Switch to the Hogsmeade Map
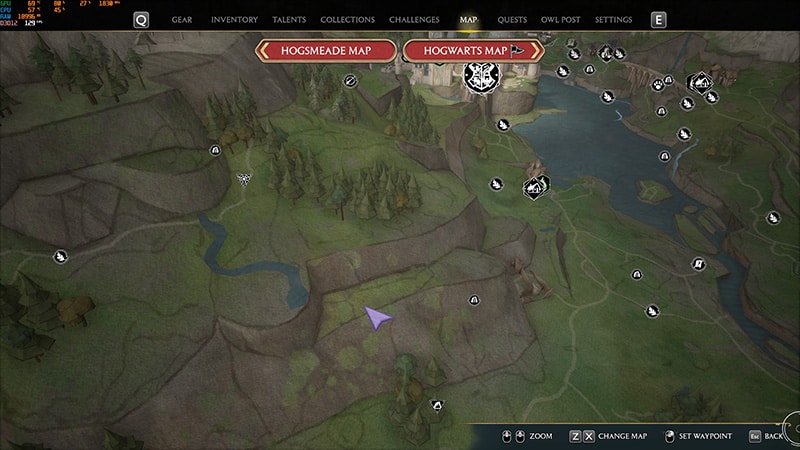The image size is (800, 450). click(x=326, y=50)
